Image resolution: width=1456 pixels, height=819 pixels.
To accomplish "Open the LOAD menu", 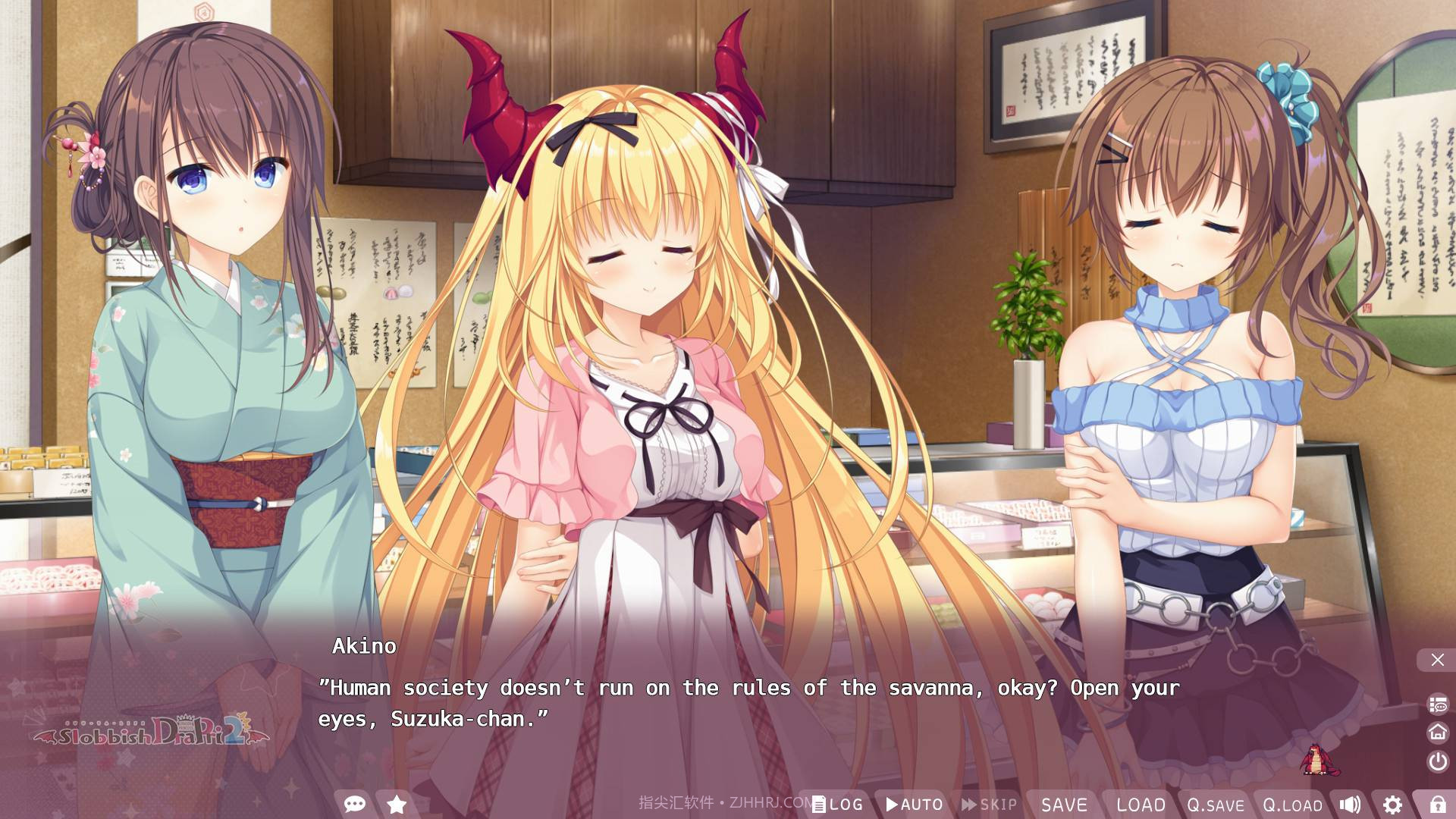I will tap(1141, 805).
